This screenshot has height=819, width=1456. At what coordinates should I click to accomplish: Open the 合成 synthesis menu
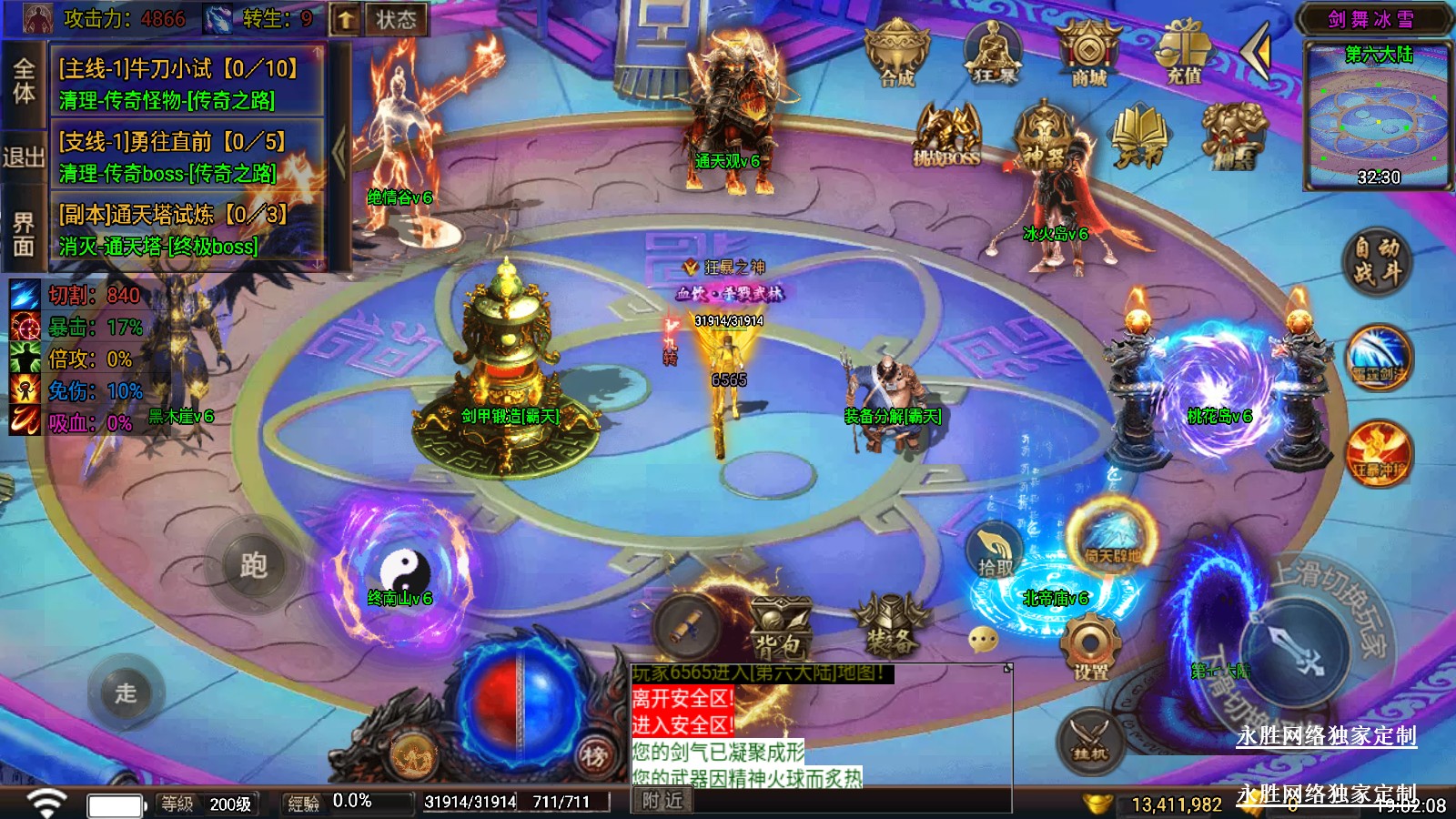pyautogui.click(x=897, y=55)
